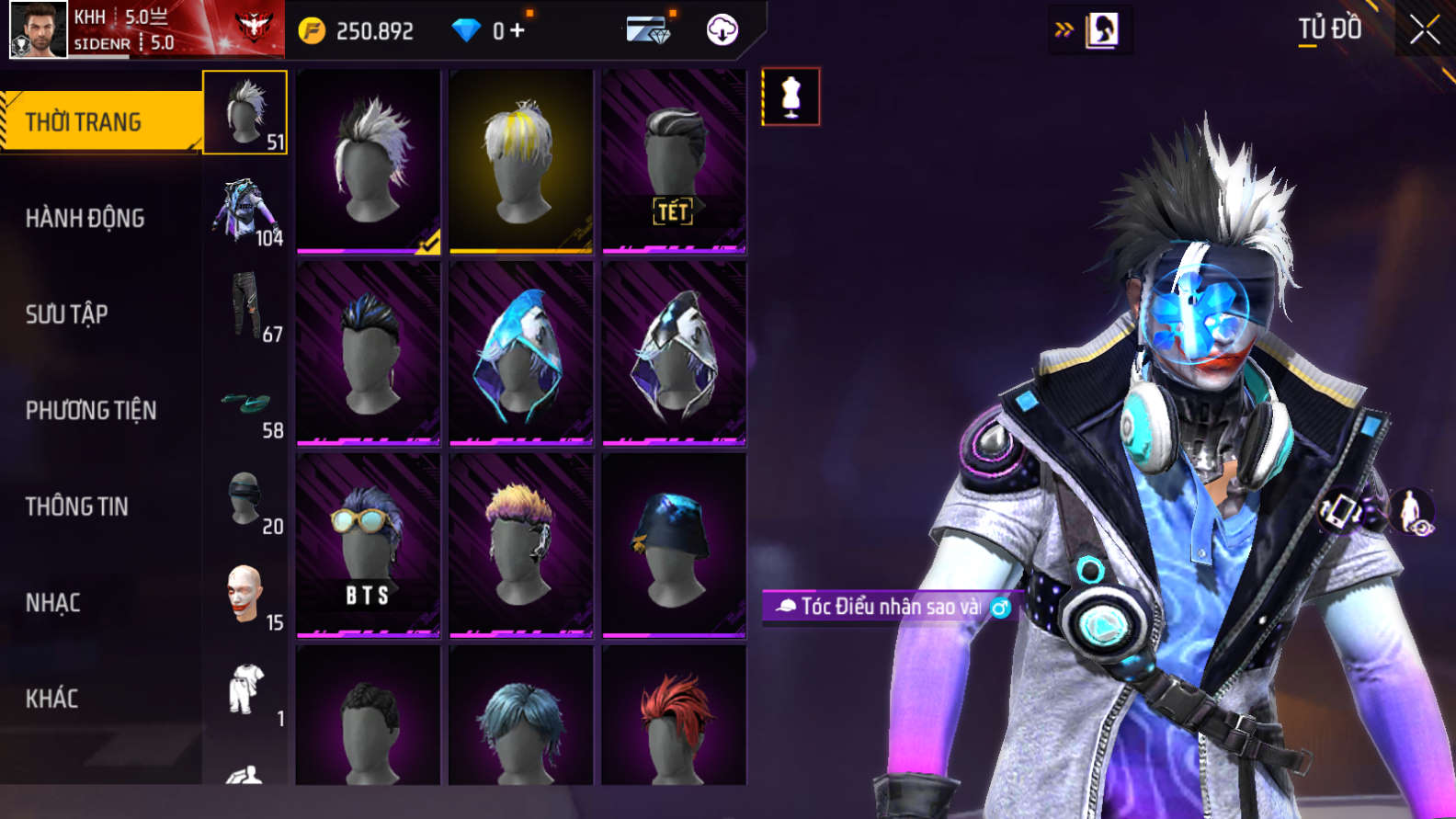Screen dimensions: 1456x819
Task: Add diamonds using the plus button
Action: click(x=518, y=30)
